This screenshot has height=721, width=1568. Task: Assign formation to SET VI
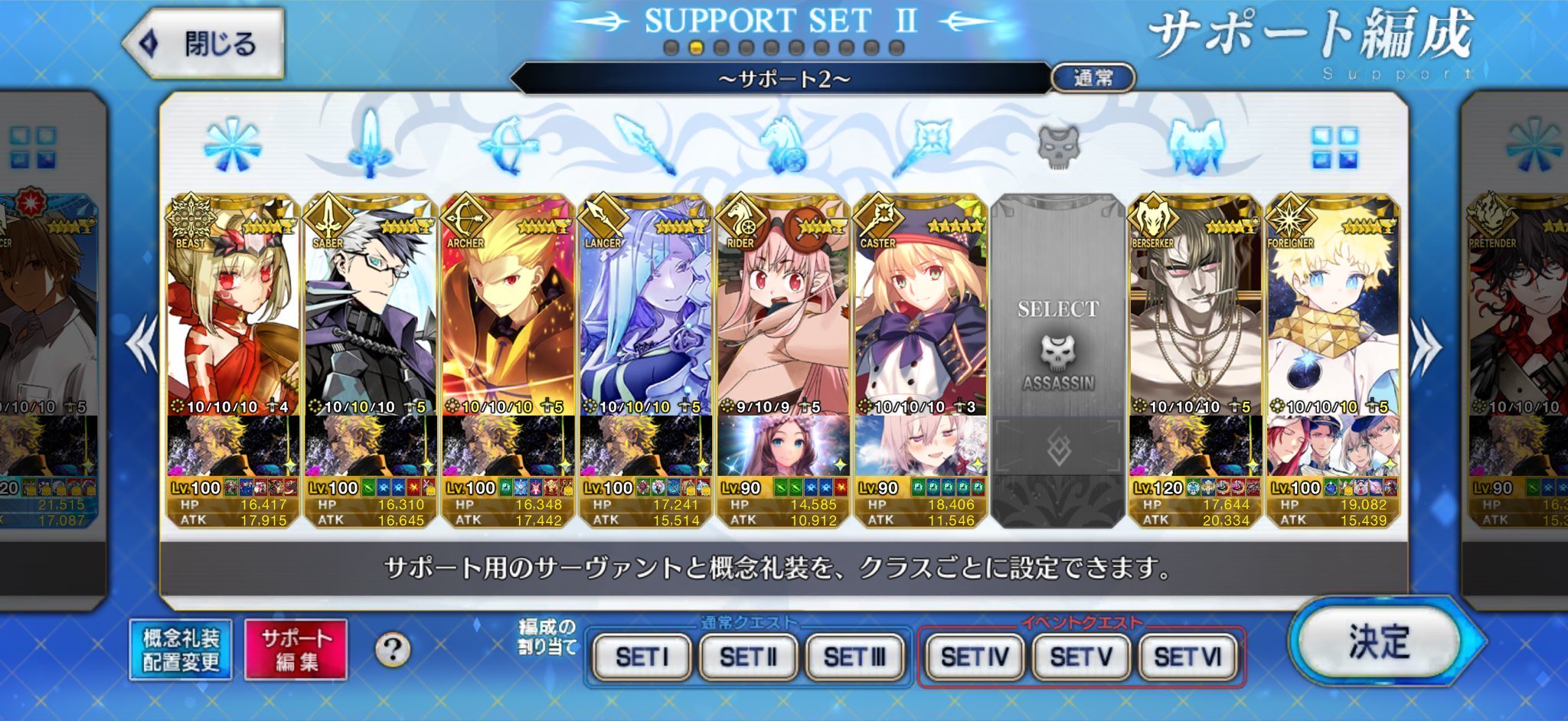1187,657
